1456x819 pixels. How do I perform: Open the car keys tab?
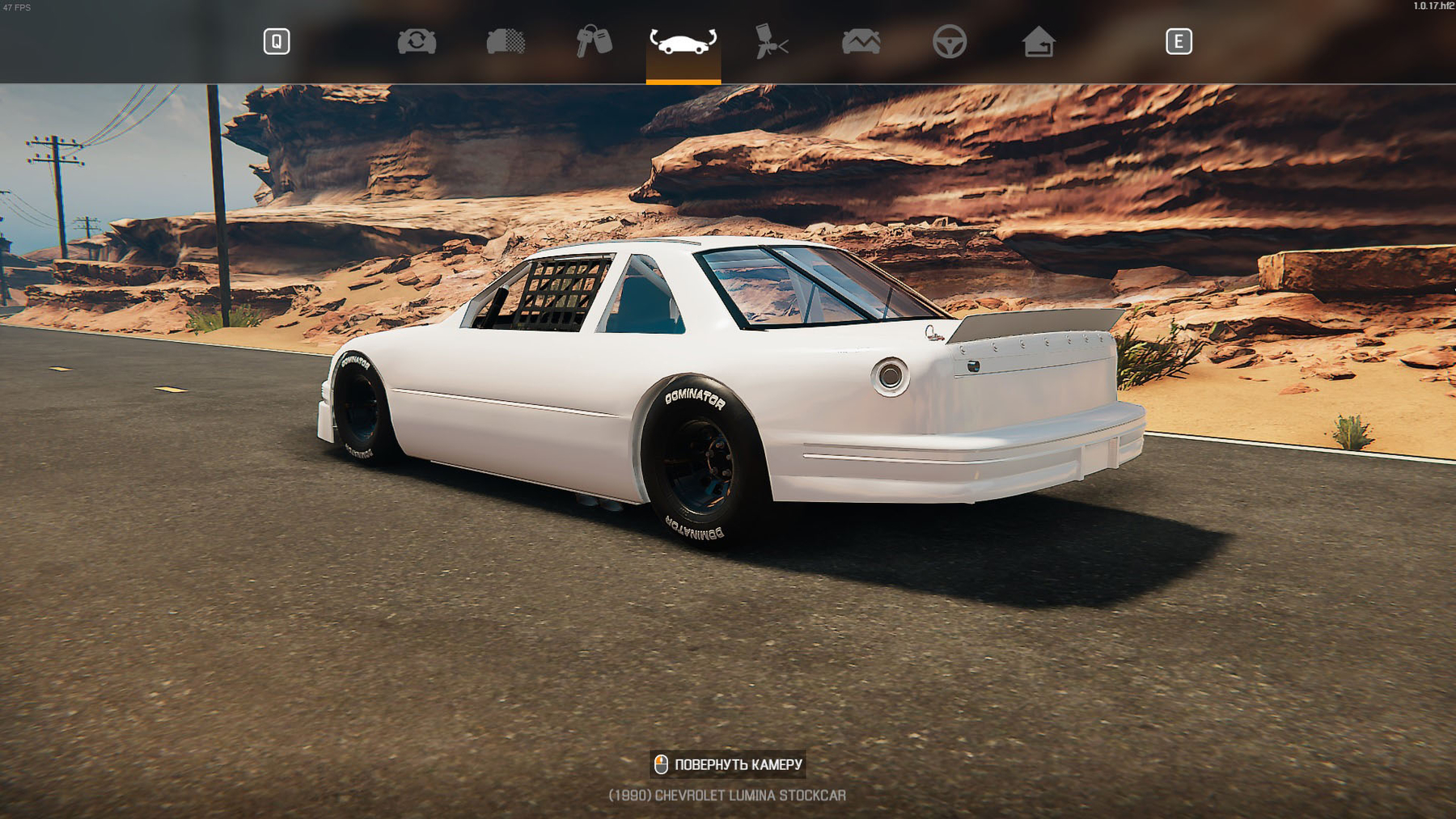594,41
